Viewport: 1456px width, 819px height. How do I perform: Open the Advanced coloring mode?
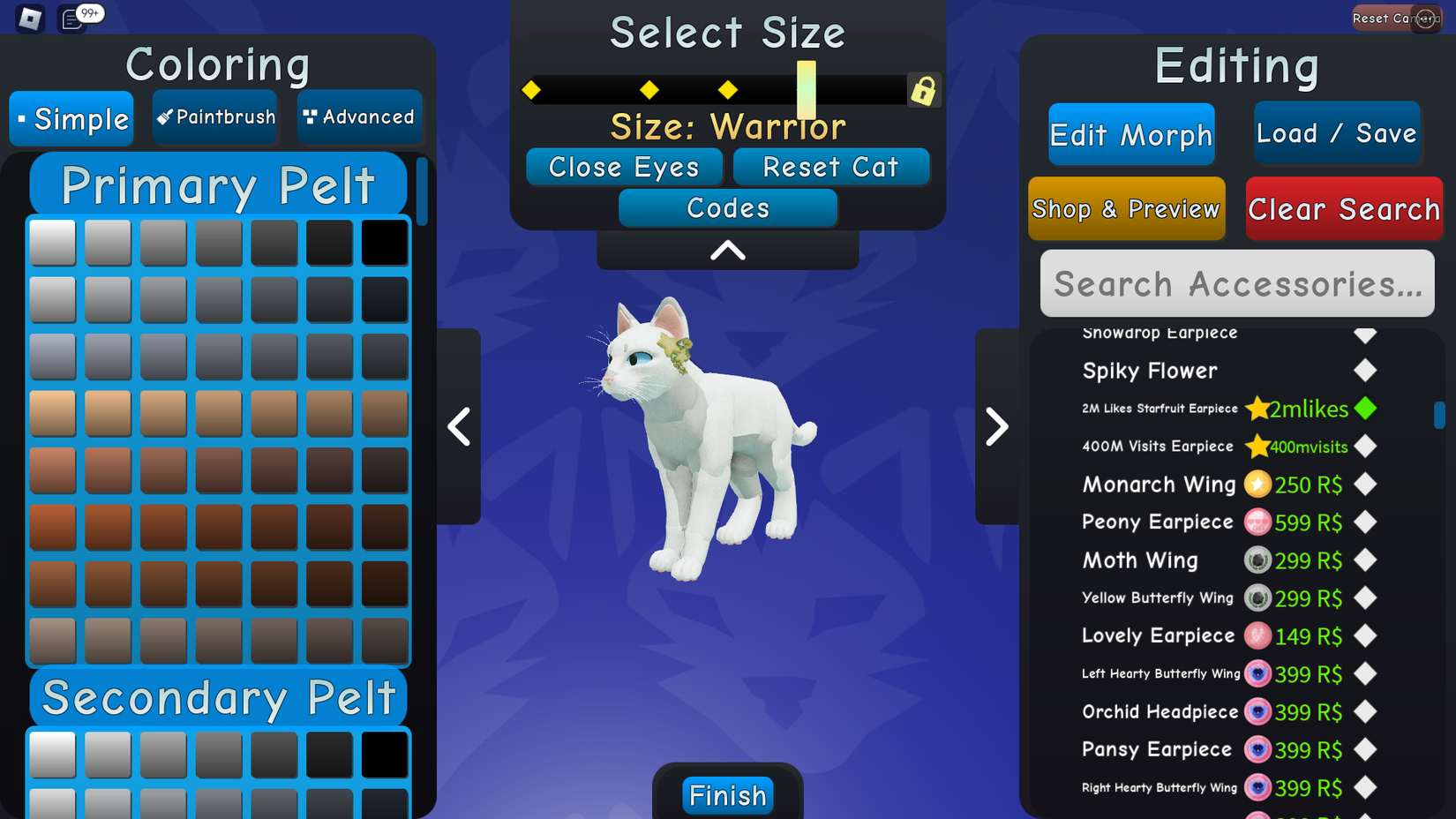point(359,116)
